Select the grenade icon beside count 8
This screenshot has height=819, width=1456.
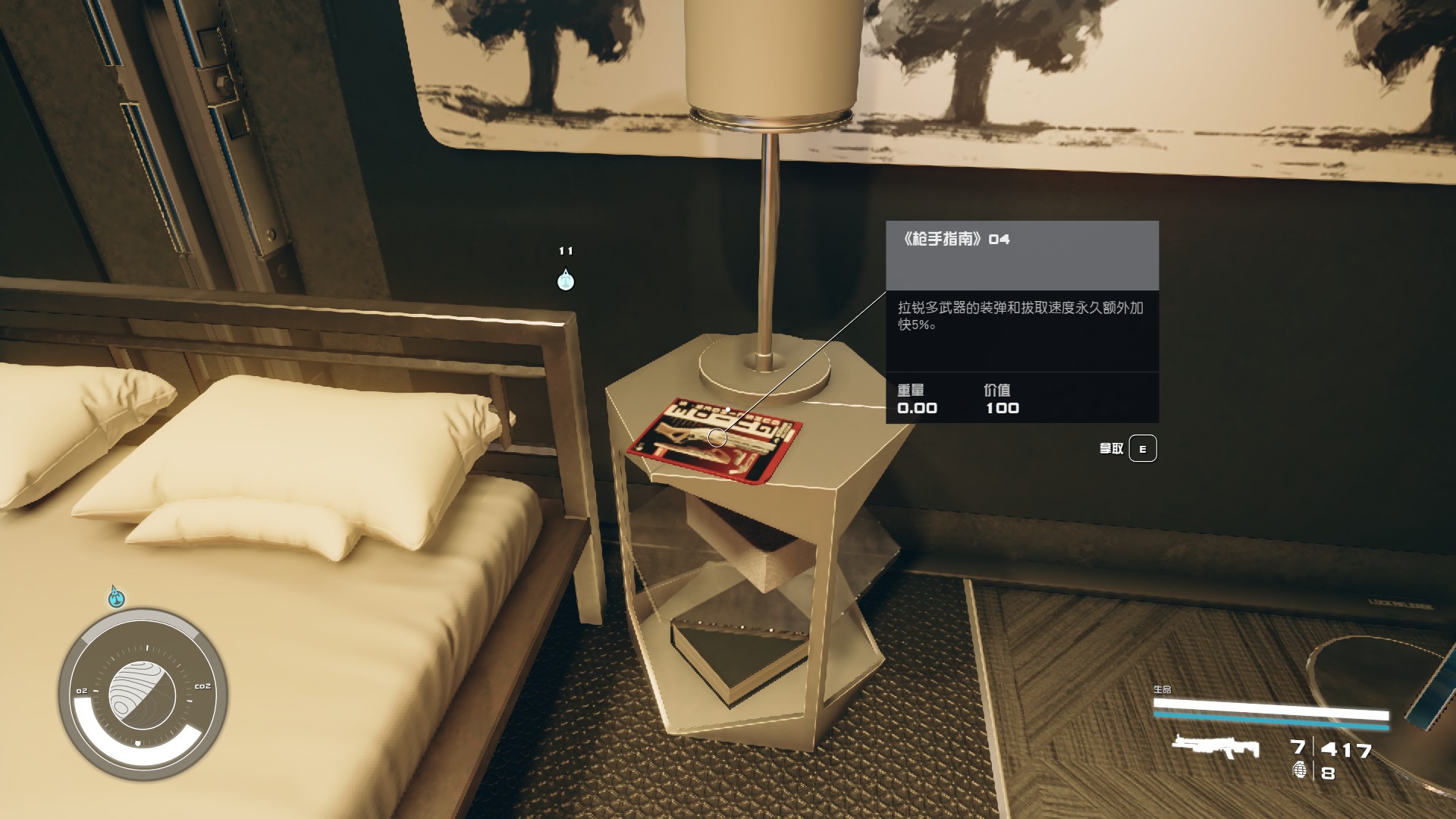[x=1300, y=770]
